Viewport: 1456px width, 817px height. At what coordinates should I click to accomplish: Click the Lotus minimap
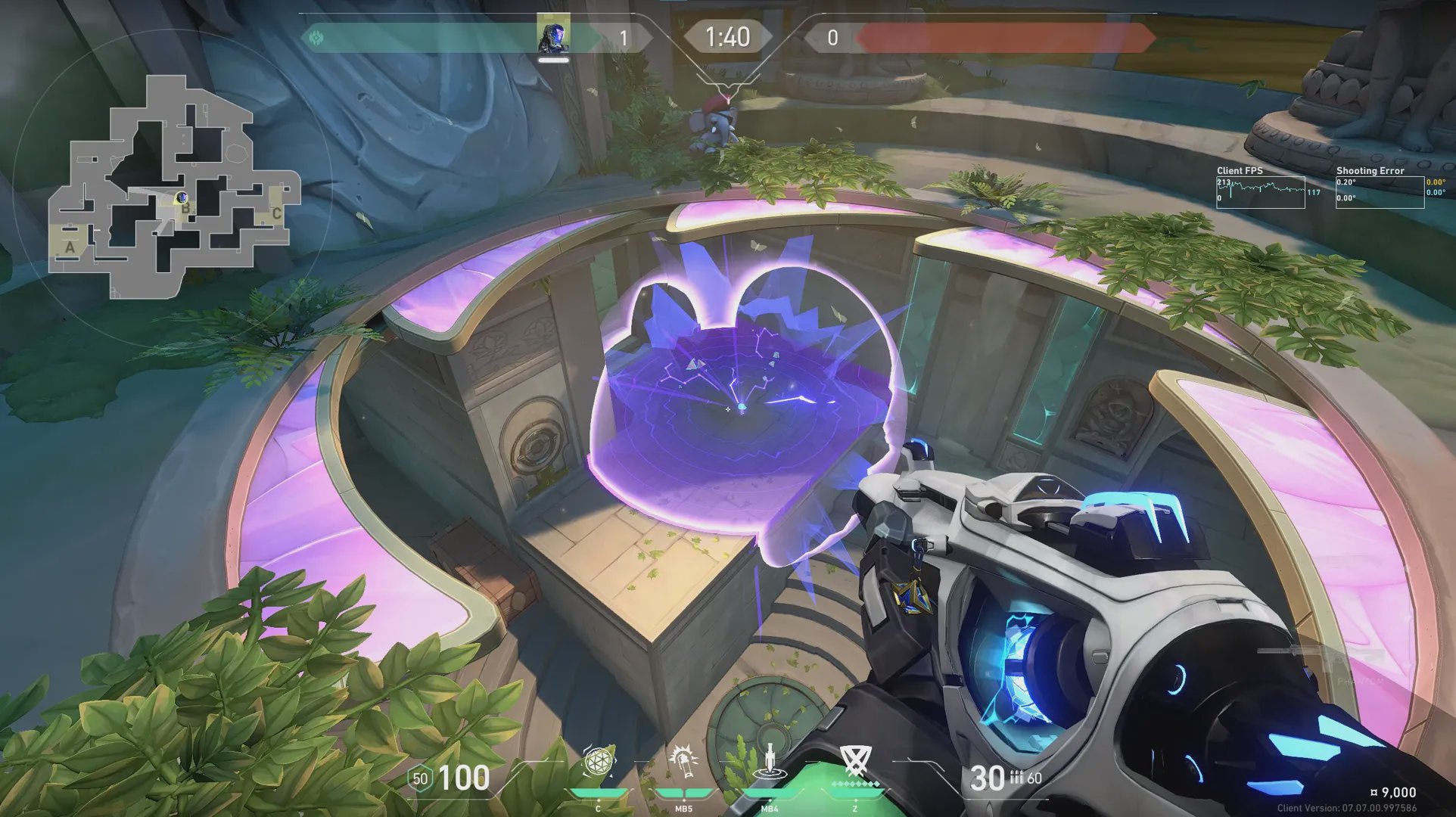pos(173,185)
